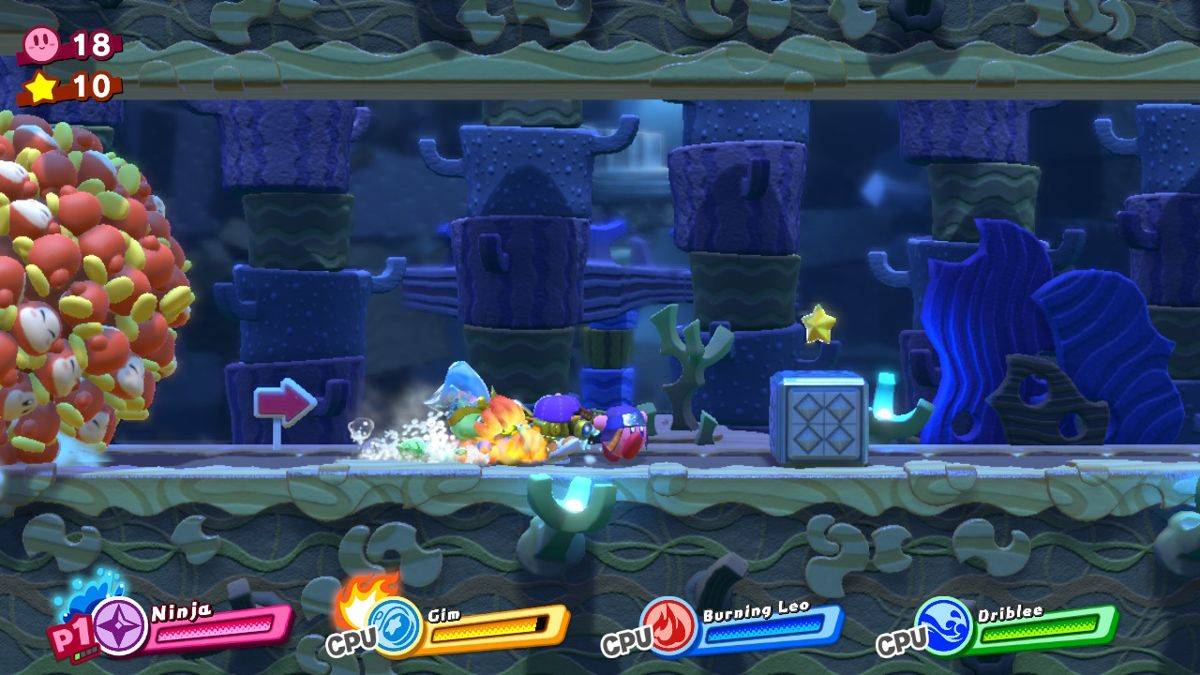Choose the Burning Leo fire icon
The image size is (1200, 675).
tap(670, 627)
